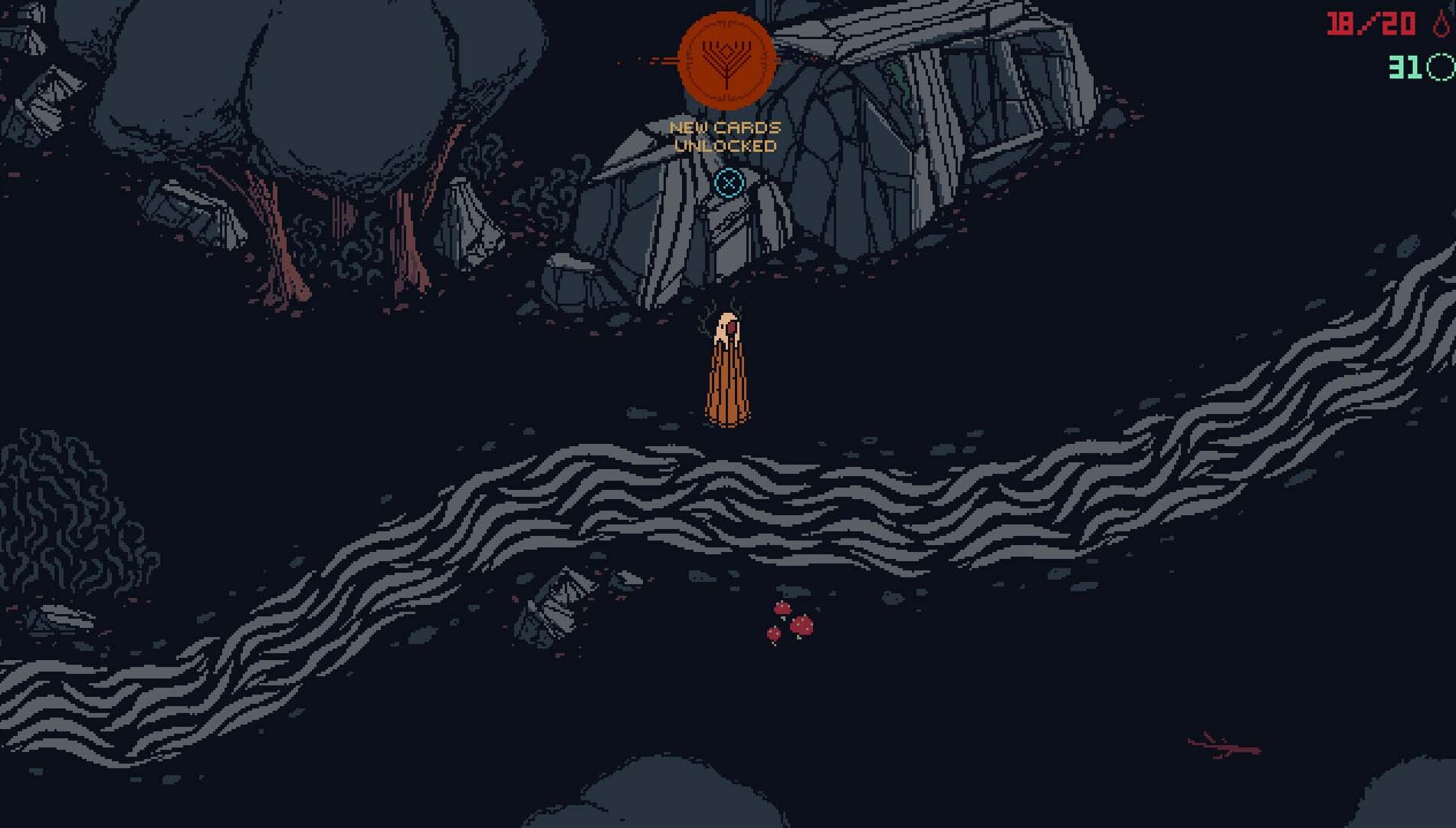This screenshot has width=1456, height=828.
Task: Click the red health counter reading 18/20
Action: [x=1372, y=23]
